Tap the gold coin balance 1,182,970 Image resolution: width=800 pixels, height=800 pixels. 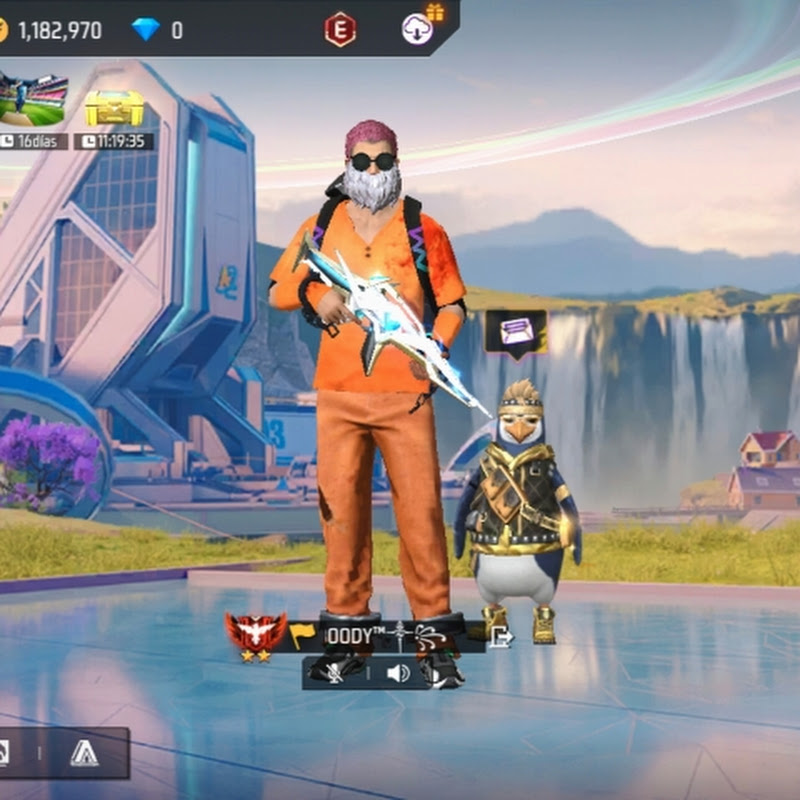coord(59,30)
